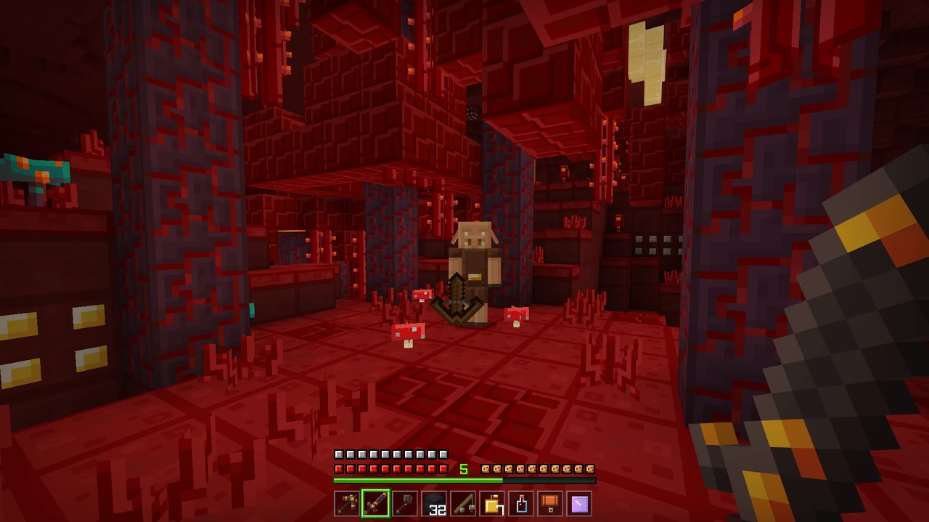Select the stack of 32 dark blocks
This screenshot has width=929, height=522.
pyautogui.click(x=434, y=503)
